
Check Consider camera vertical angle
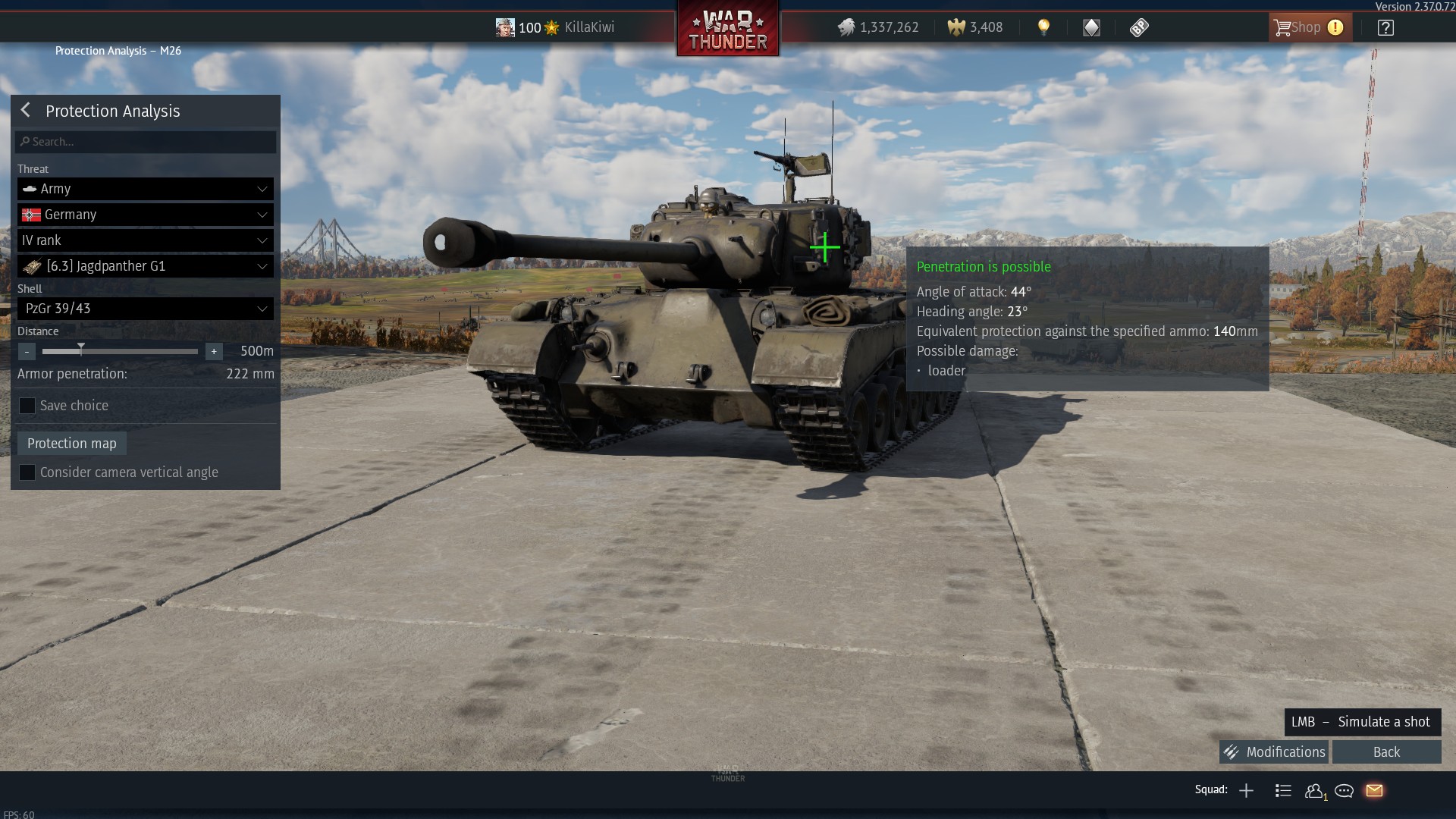pos(27,472)
